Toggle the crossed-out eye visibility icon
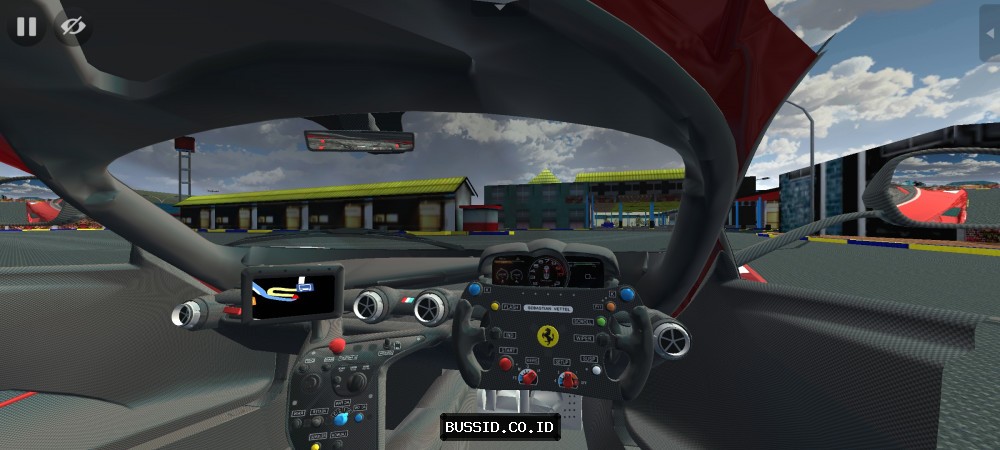The width and height of the screenshot is (1000, 450). click(71, 27)
